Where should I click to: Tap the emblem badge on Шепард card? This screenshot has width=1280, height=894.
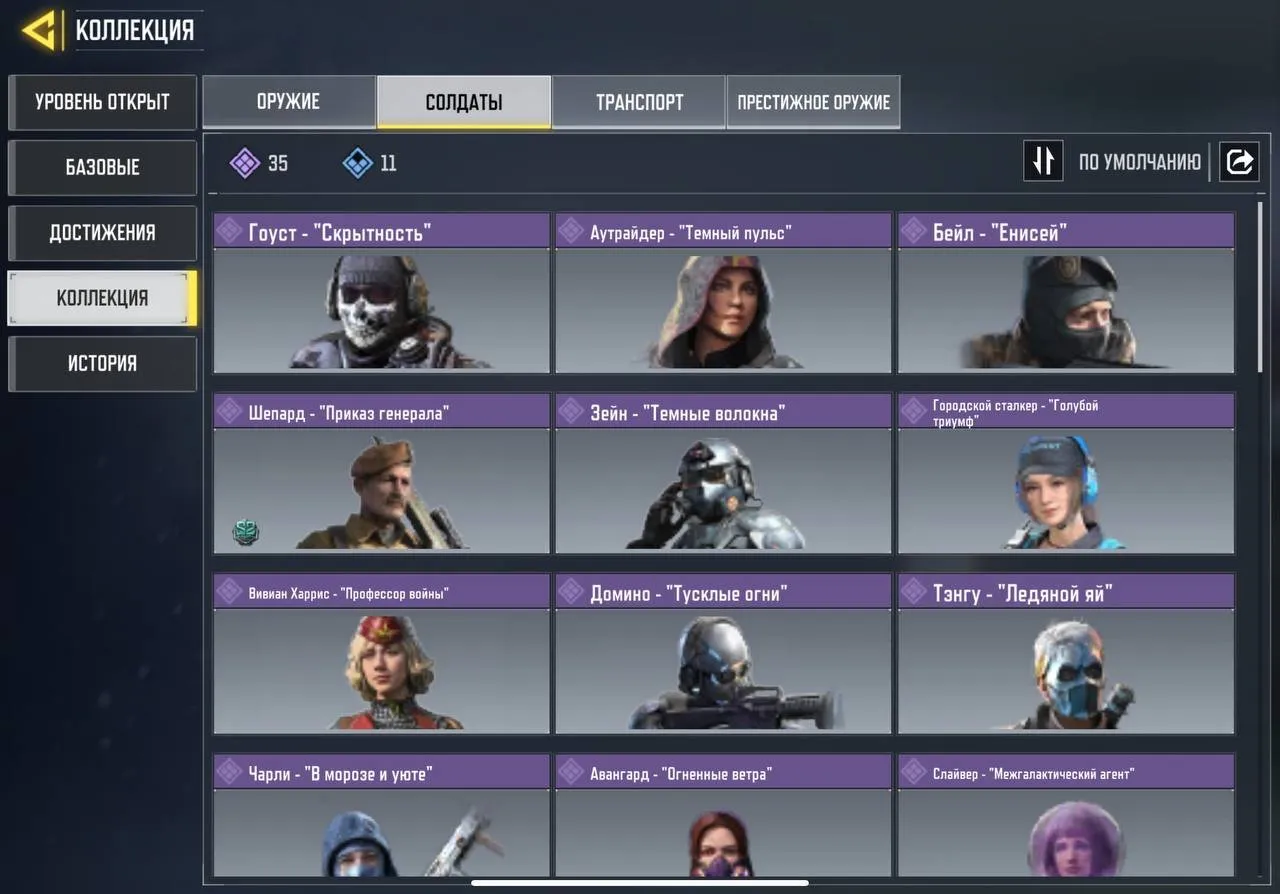tap(245, 531)
